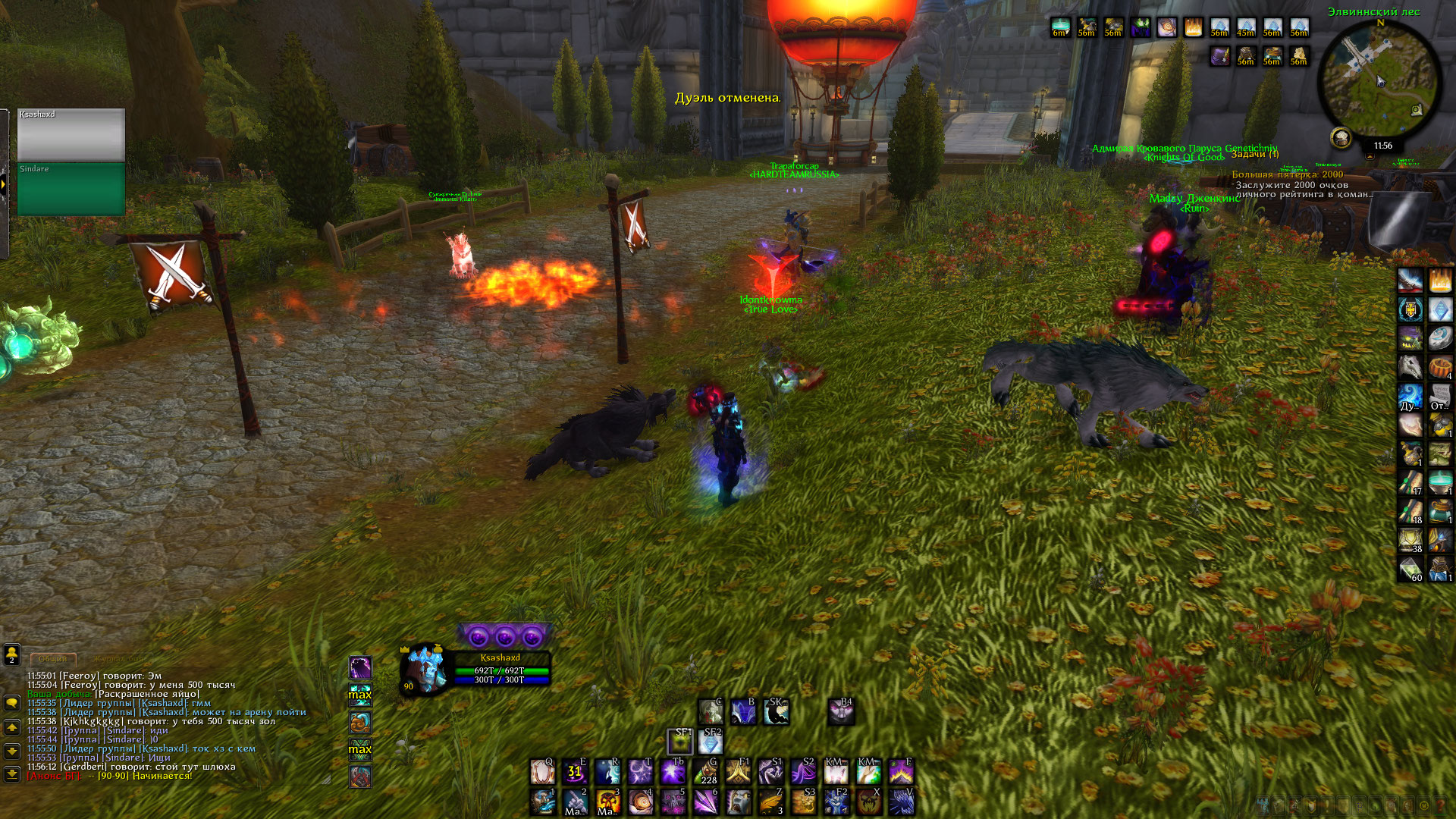The image size is (1456, 819).
Task: Activate the purple spiked ability on F
Action: [x=901, y=772]
